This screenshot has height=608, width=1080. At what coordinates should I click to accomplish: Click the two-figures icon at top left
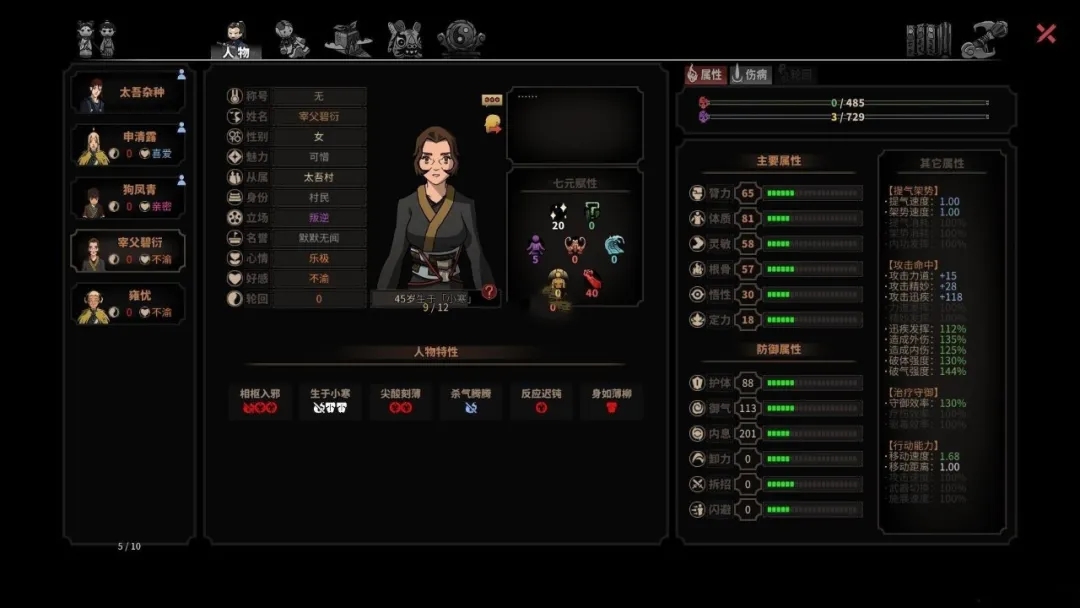pyautogui.click(x=96, y=39)
